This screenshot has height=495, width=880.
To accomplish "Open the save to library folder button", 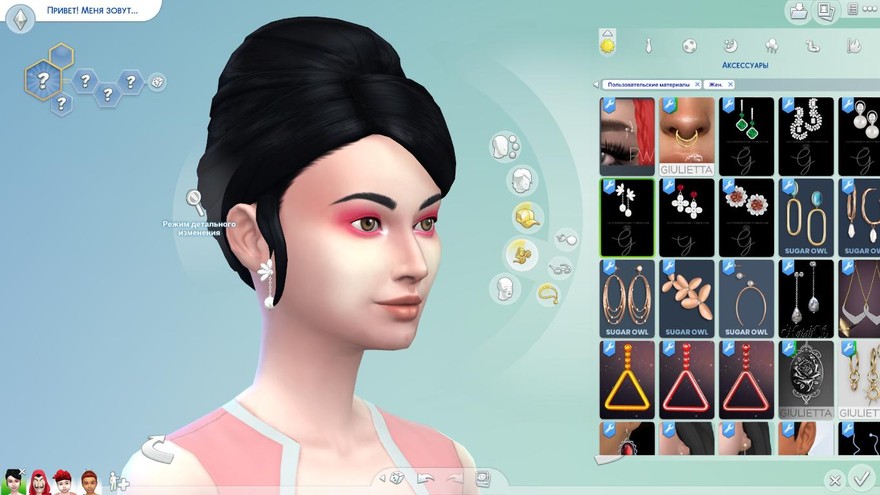I will (798, 12).
